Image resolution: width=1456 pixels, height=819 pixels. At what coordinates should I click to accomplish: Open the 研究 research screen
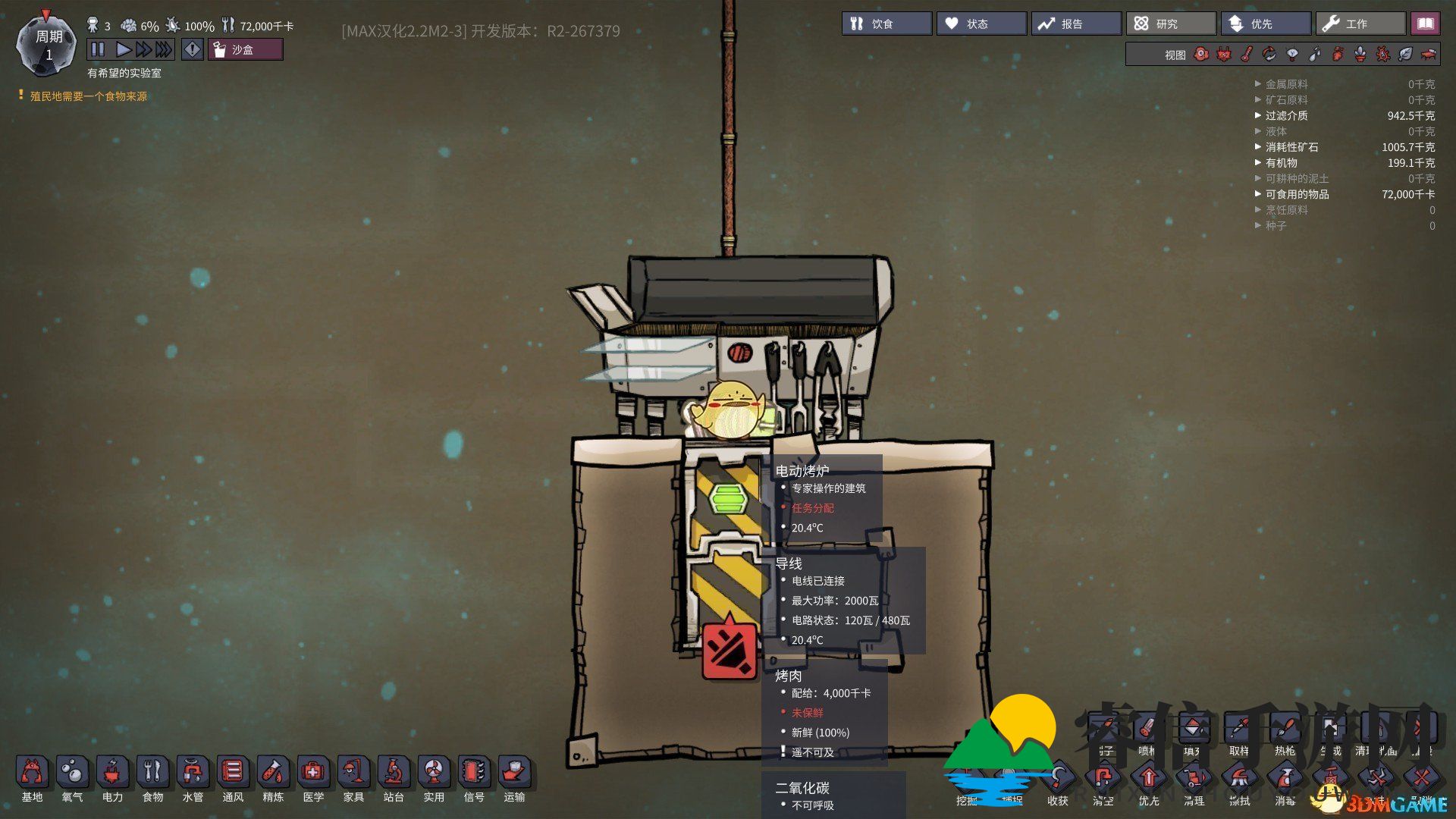[x=1170, y=24]
